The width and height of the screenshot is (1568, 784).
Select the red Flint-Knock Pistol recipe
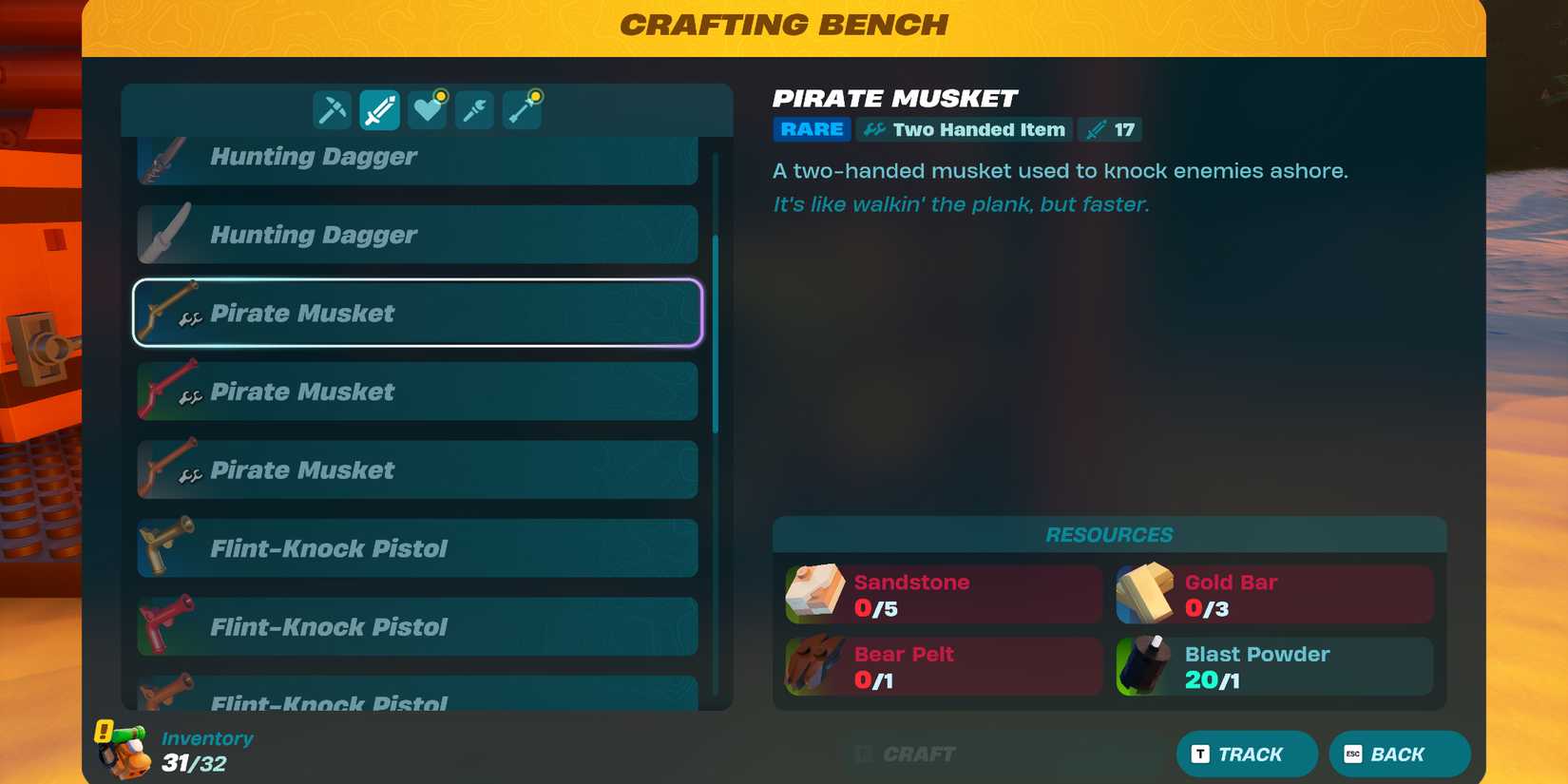416,626
